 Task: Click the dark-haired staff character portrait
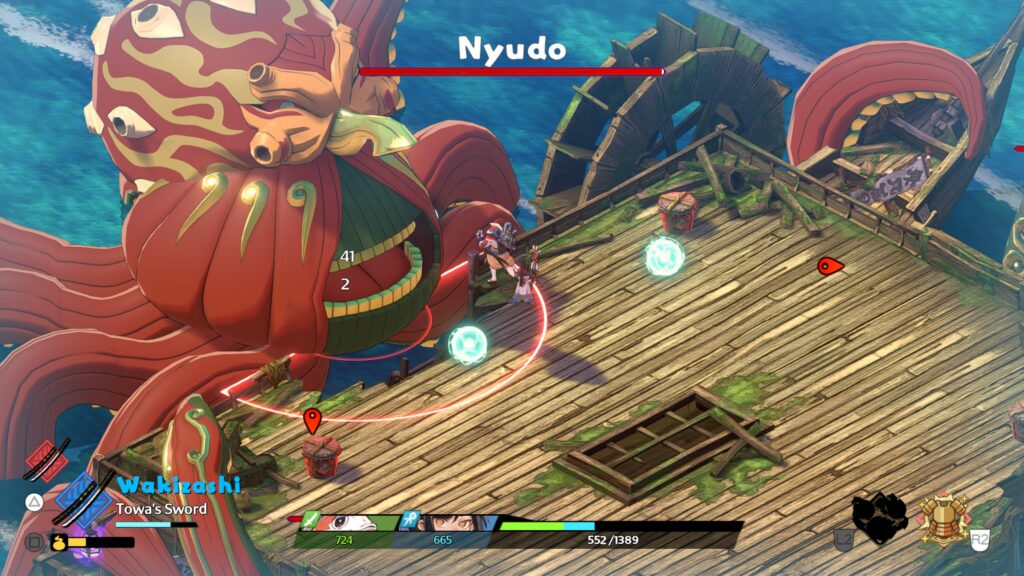pyautogui.click(x=447, y=523)
